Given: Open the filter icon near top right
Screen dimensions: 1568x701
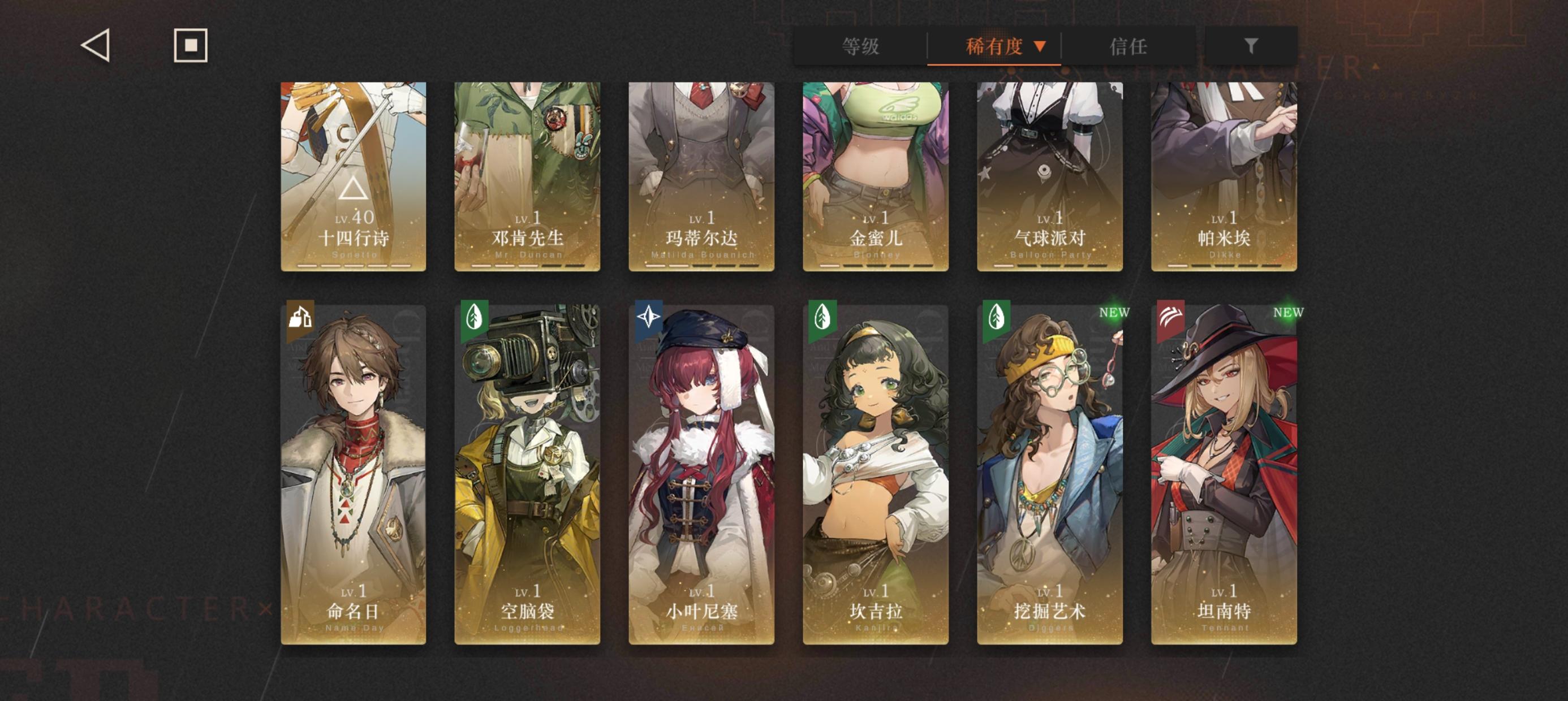Looking at the screenshot, I should 1250,46.
